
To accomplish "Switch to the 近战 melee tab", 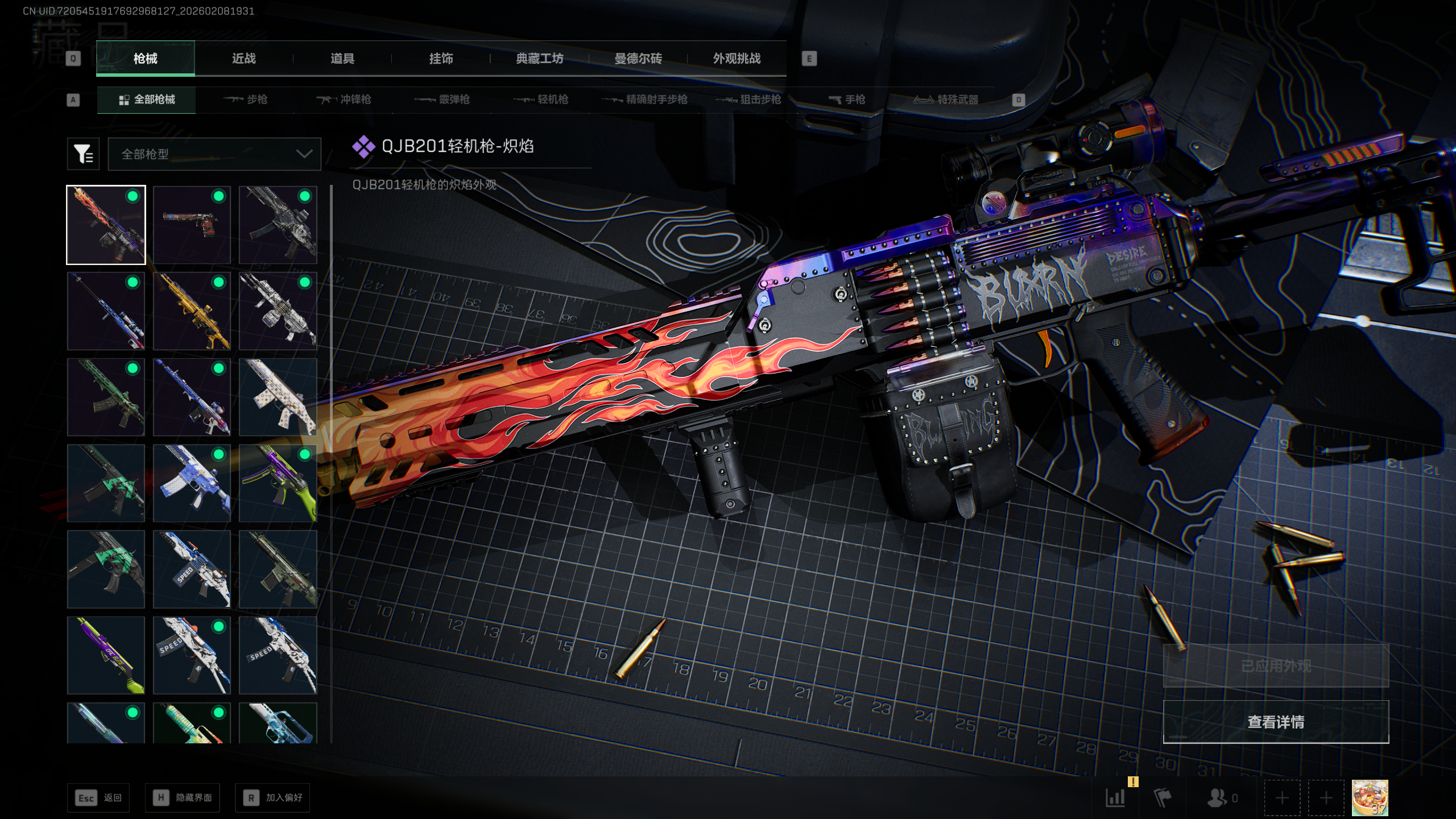I will 243,59.
